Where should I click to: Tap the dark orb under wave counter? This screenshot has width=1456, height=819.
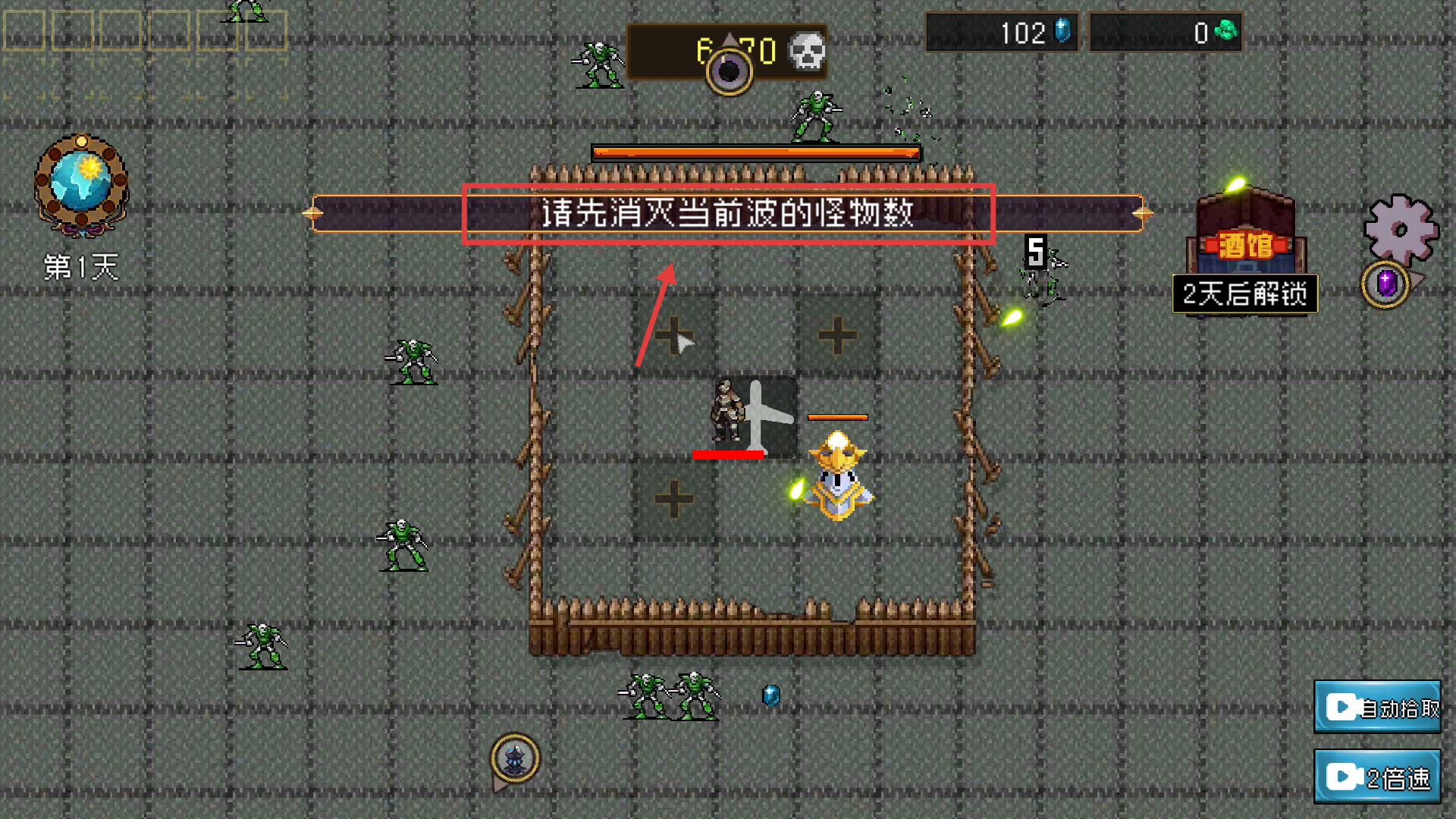pos(729,71)
